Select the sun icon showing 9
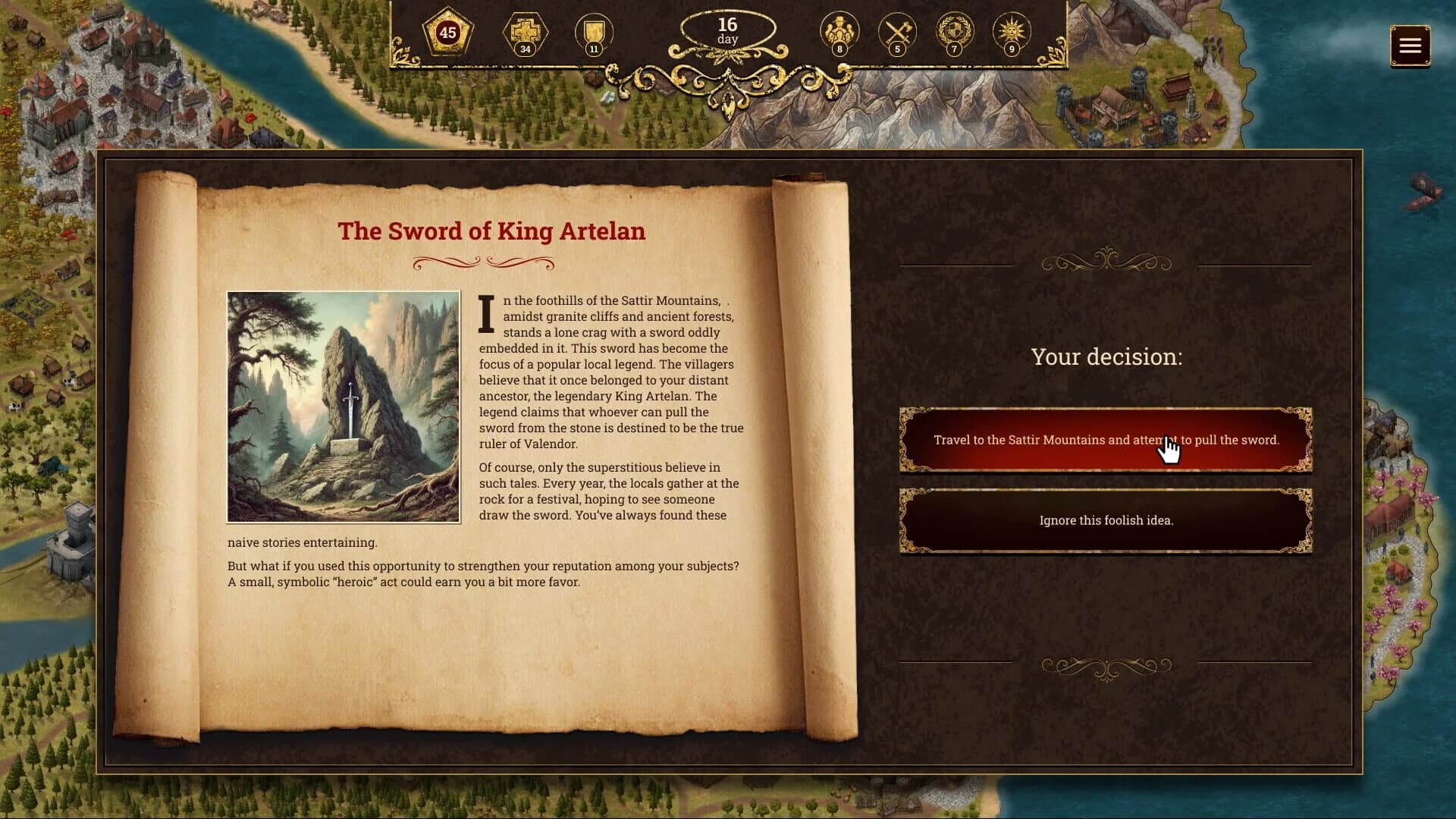 (x=1012, y=30)
